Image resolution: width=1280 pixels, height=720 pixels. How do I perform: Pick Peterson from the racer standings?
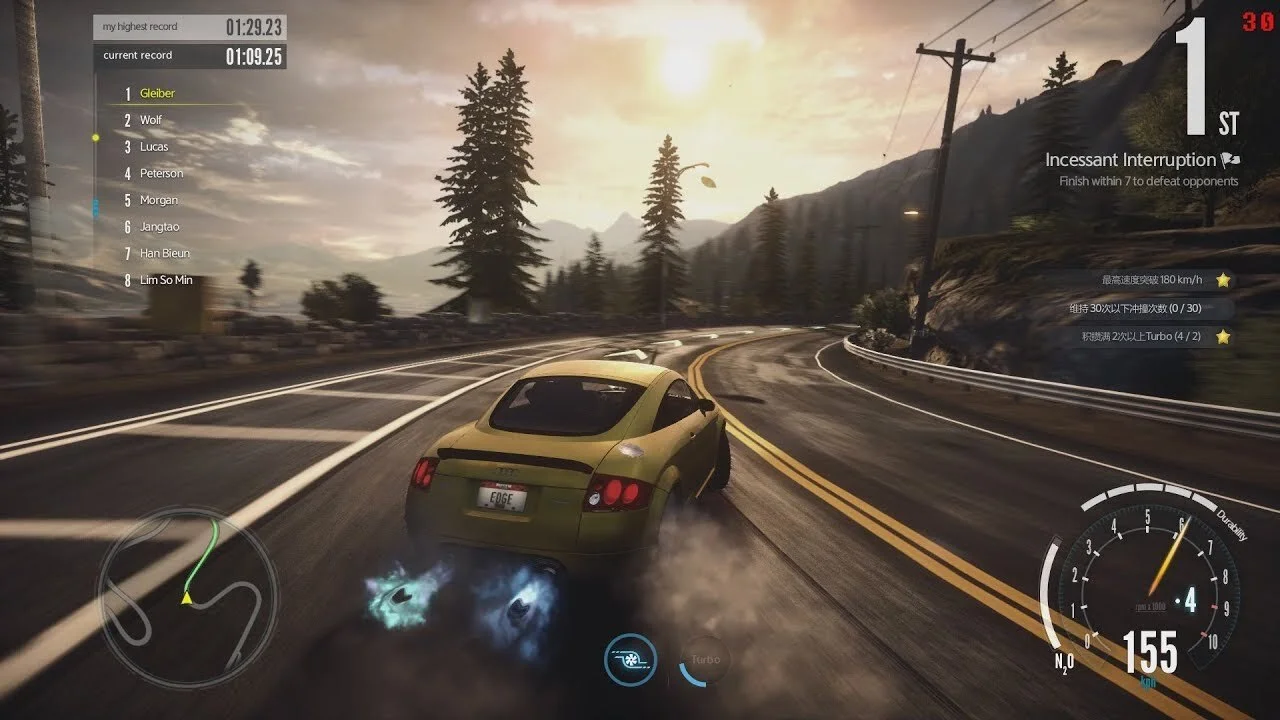[x=161, y=174]
